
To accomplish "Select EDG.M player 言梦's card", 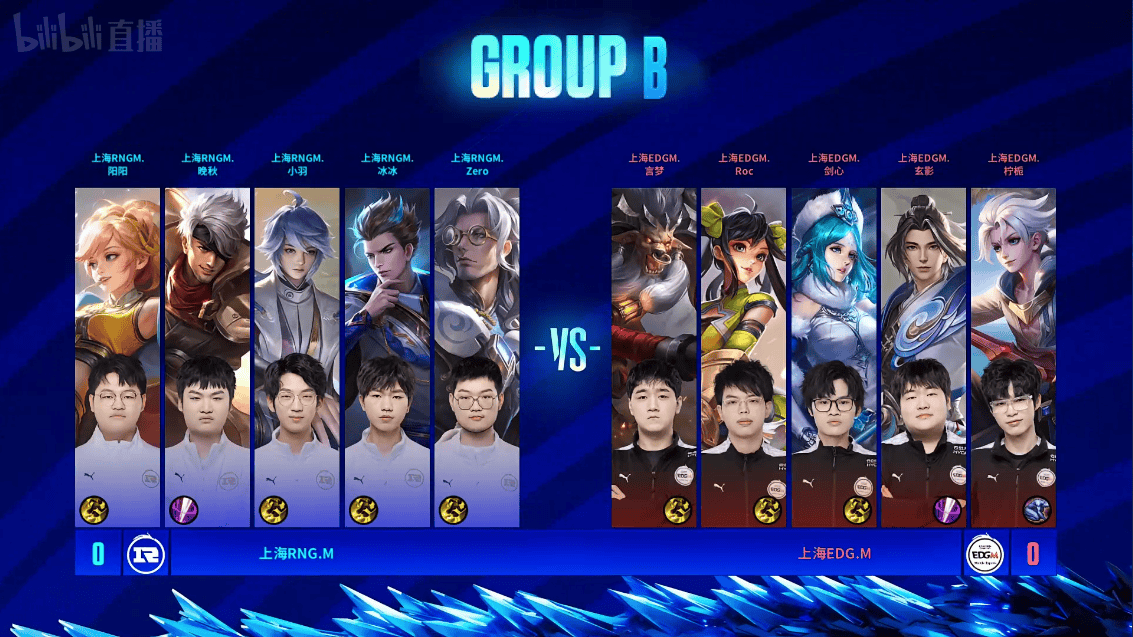I will click(654, 356).
